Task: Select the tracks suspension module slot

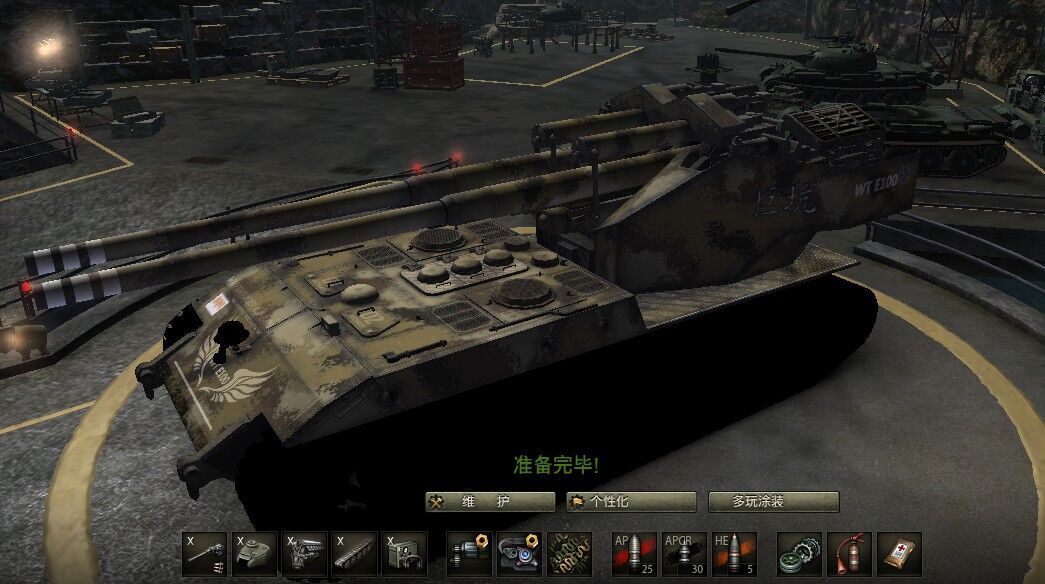Action: point(355,553)
